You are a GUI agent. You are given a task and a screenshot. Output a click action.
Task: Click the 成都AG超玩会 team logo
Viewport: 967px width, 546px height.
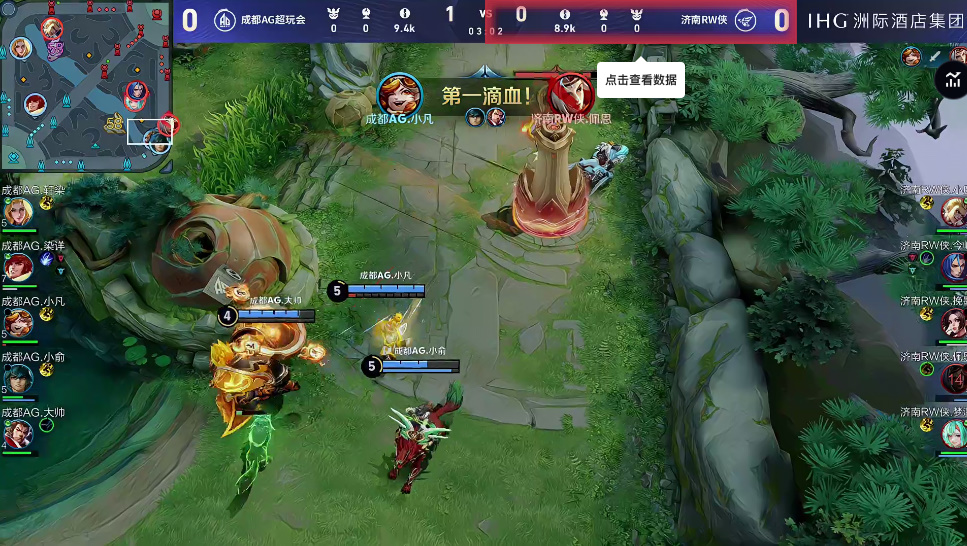(225, 20)
